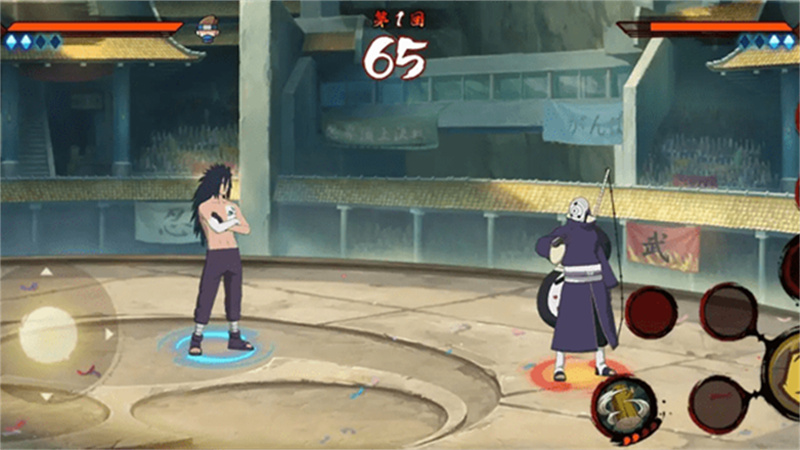Tap the joystick's right arrow
800x450 pixels.
point(109,333)
